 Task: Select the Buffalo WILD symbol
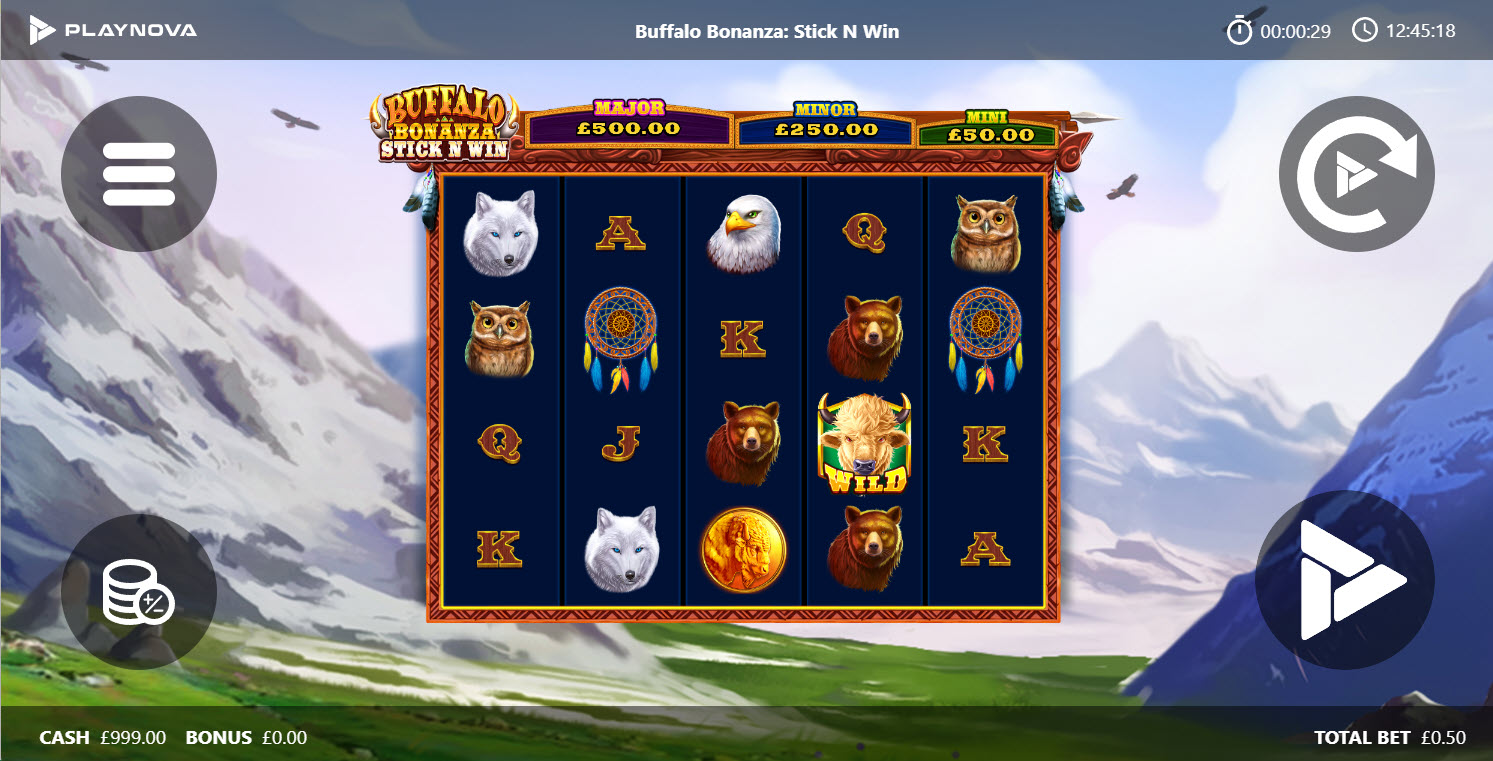(864, 443)
